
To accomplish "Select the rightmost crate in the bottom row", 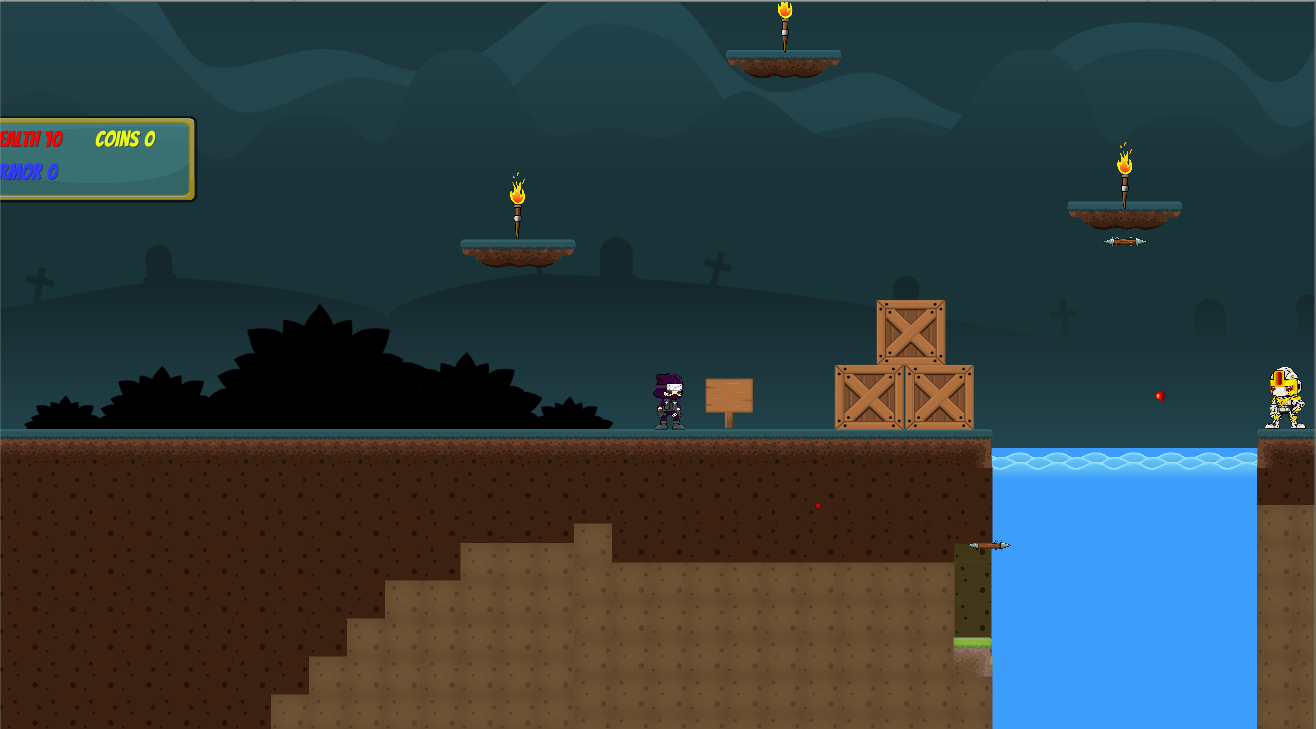I will pos(938,398).
